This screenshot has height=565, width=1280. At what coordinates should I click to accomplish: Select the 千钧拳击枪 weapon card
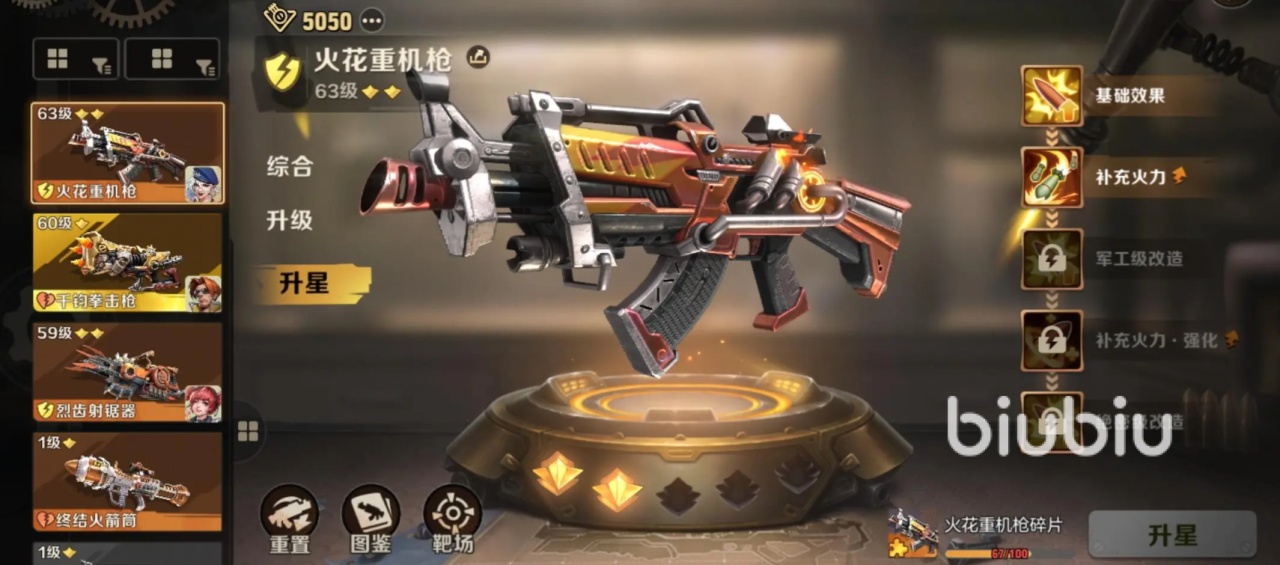[128, 263]
